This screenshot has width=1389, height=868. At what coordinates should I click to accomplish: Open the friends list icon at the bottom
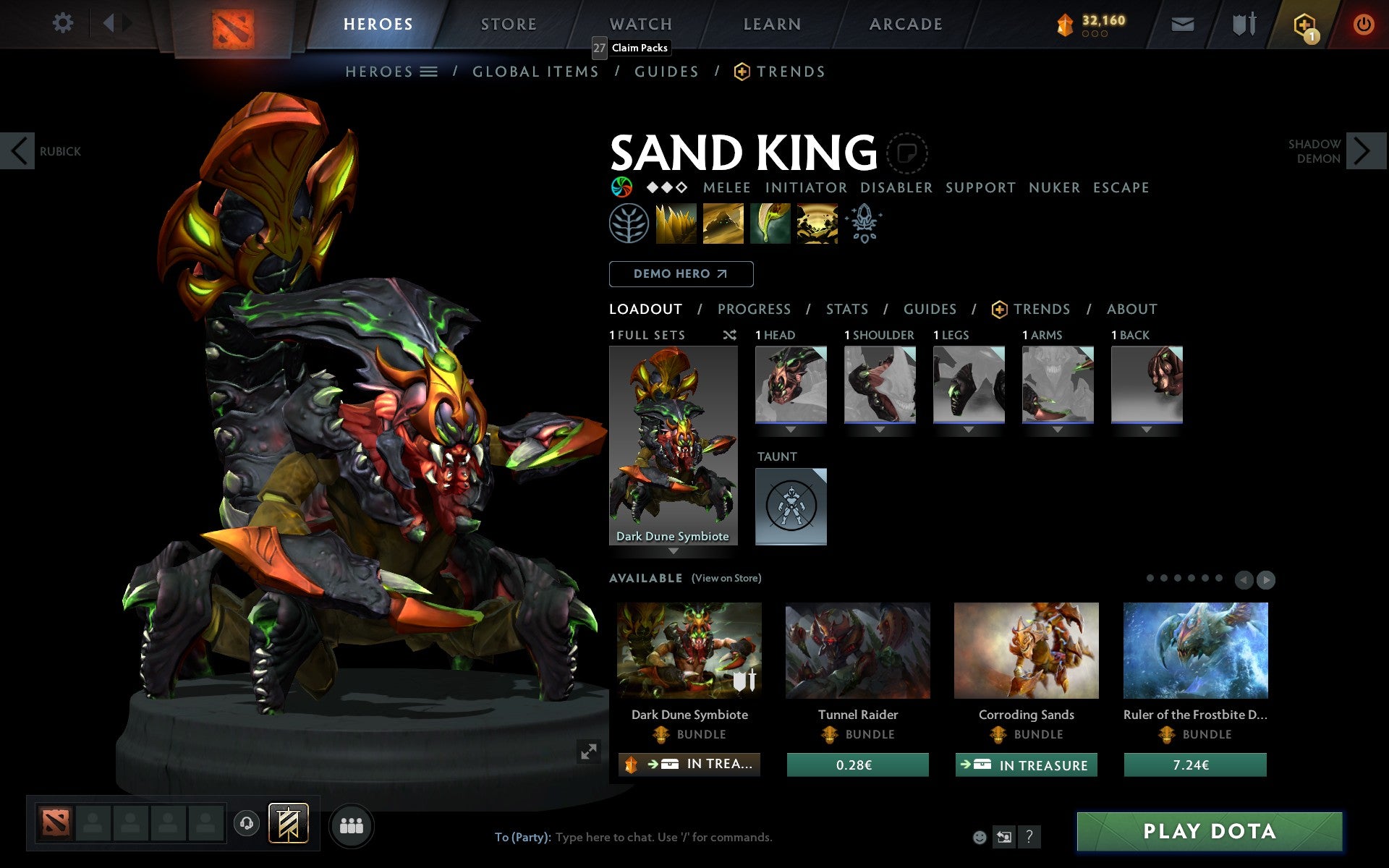pyautogui.click(x=352, y=826)
